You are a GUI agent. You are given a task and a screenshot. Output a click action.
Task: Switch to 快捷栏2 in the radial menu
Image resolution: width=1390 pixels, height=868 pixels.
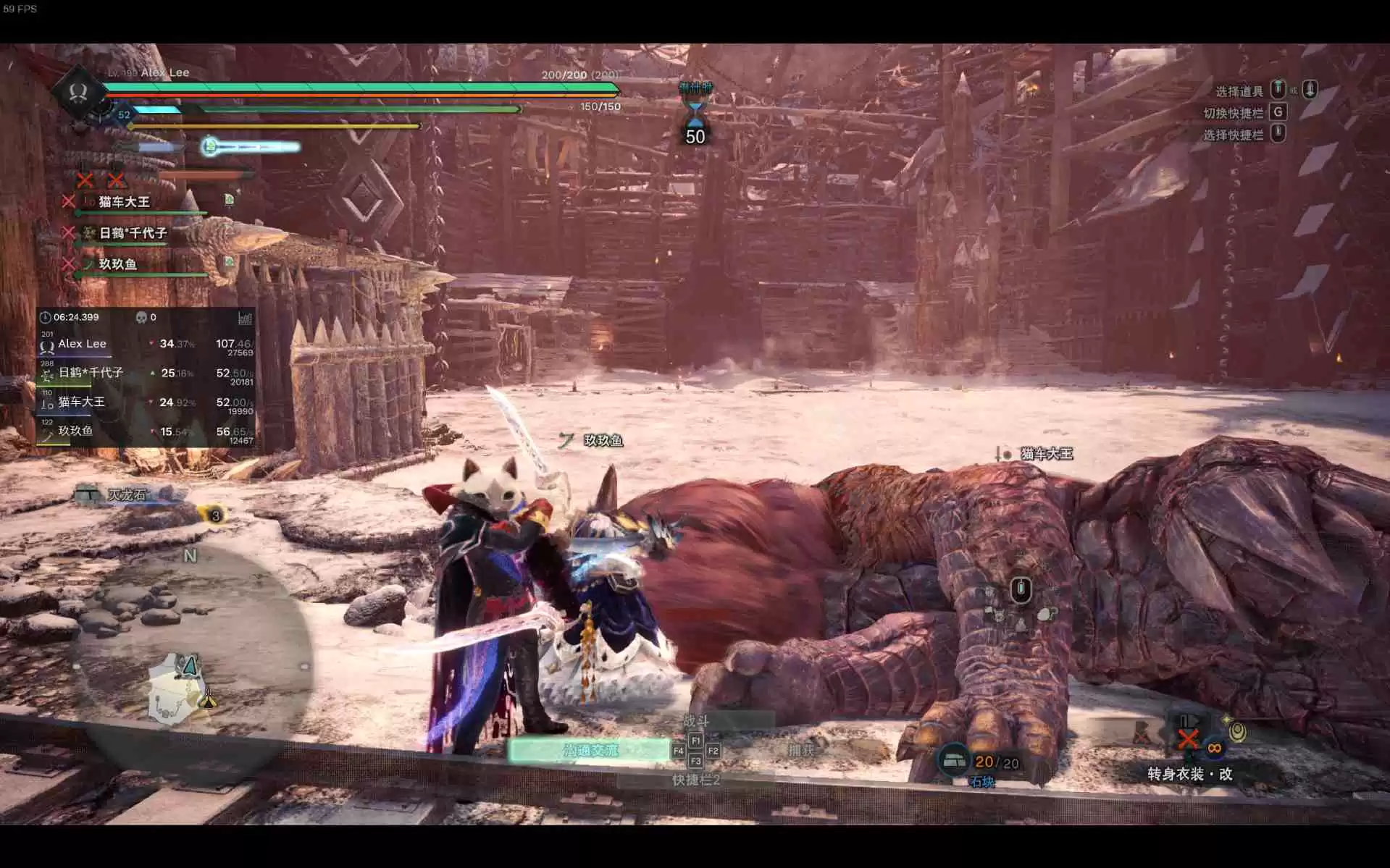695,780
